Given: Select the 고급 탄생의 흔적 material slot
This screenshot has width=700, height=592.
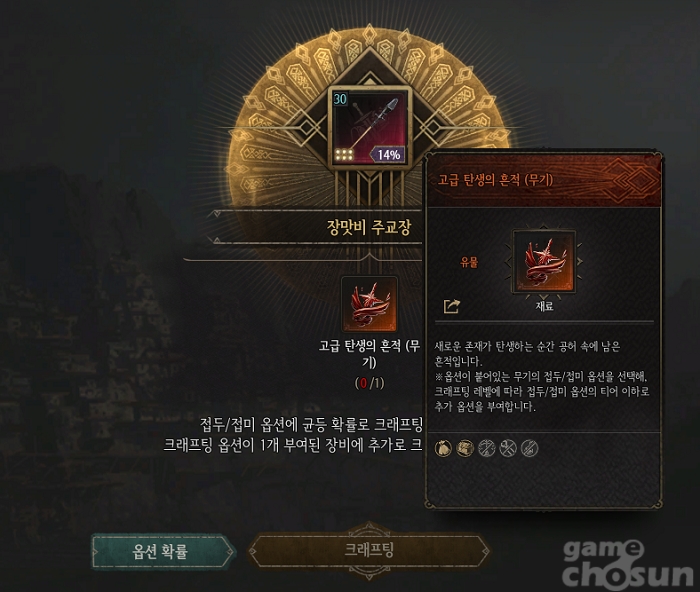Looking at the screenshot, I should (x=369, y=304).
